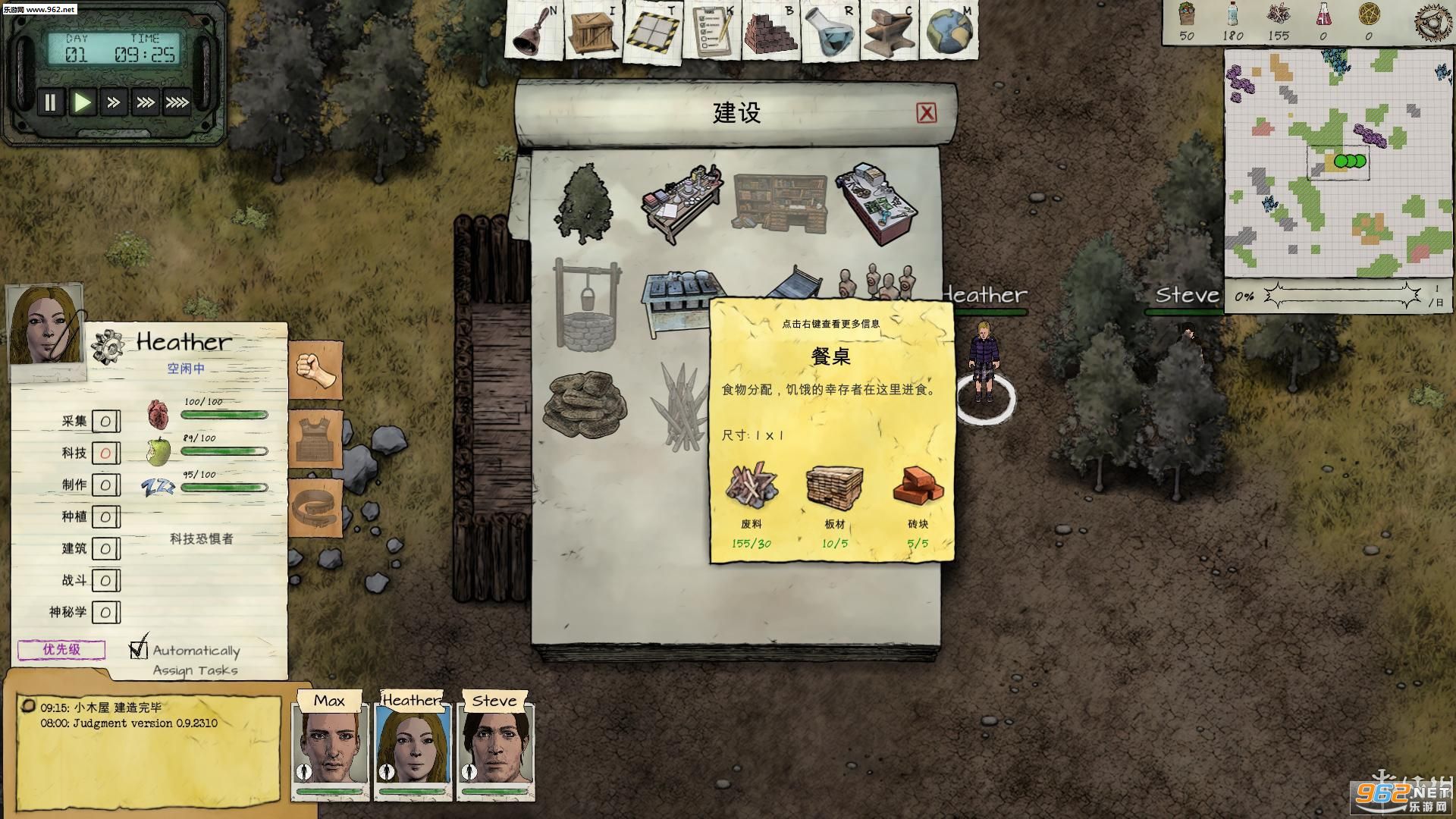Choose the tree item in build list
Image resolution: width=1456 pixels, height=819 pixels.
584,203
